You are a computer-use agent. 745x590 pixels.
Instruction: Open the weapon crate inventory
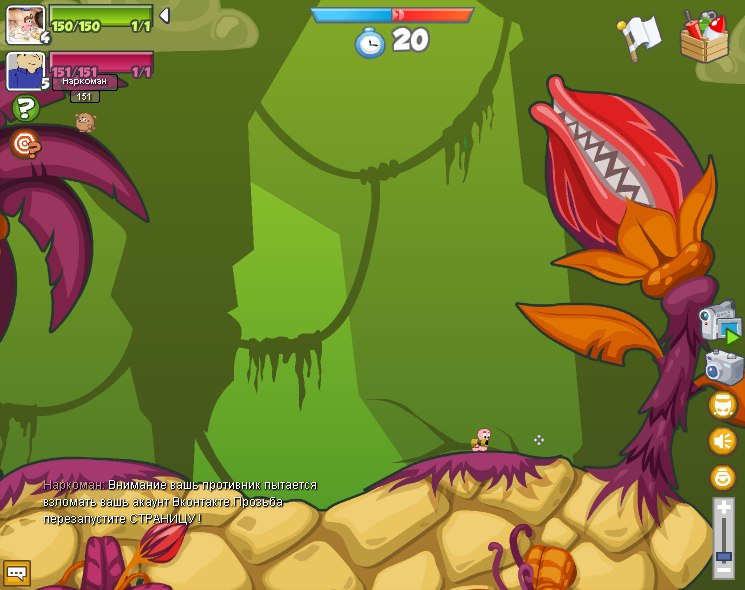(704, 37)
